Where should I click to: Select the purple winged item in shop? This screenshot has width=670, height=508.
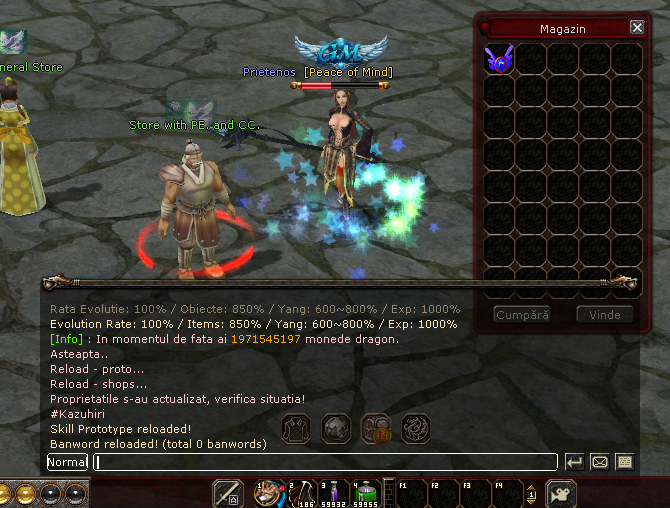pos(498,60)
